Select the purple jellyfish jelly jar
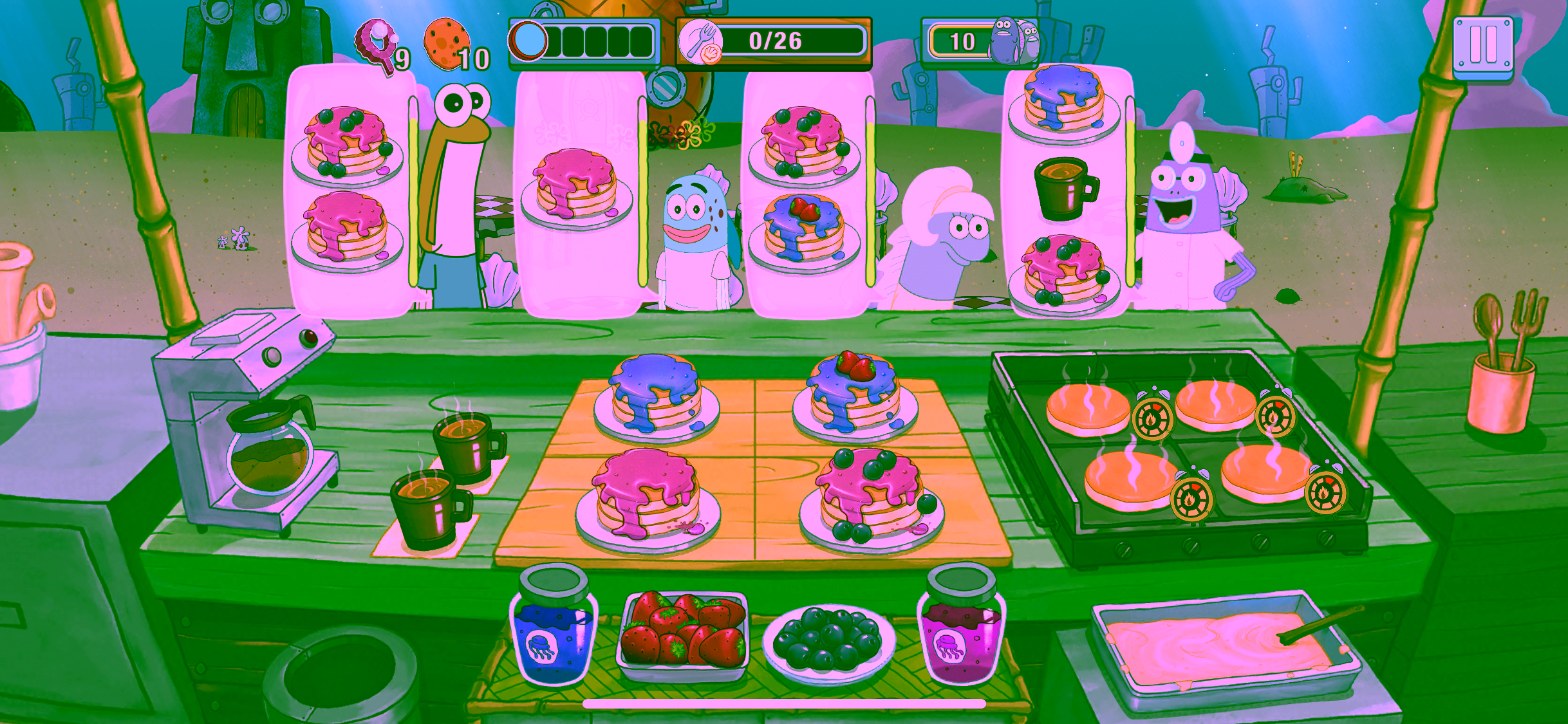1568x724 pixels. pos(962,626)
